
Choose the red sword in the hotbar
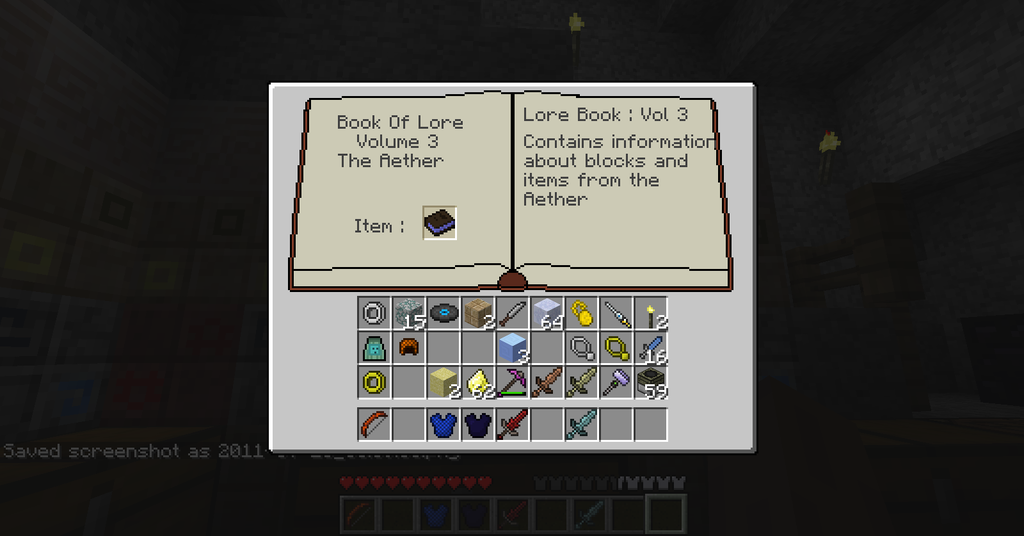pyautogui.click(x=512, y=424)
